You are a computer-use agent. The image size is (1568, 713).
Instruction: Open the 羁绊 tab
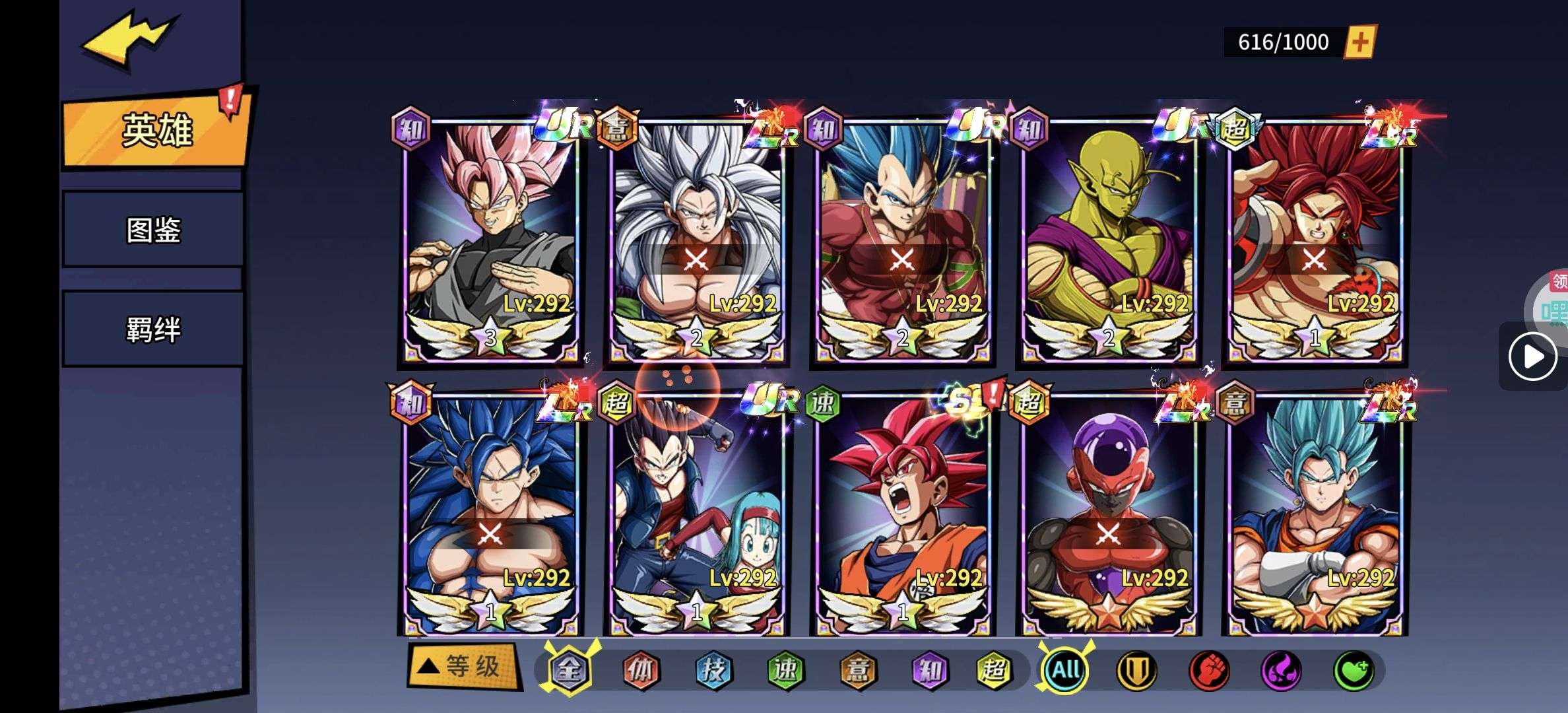point(153,329)
